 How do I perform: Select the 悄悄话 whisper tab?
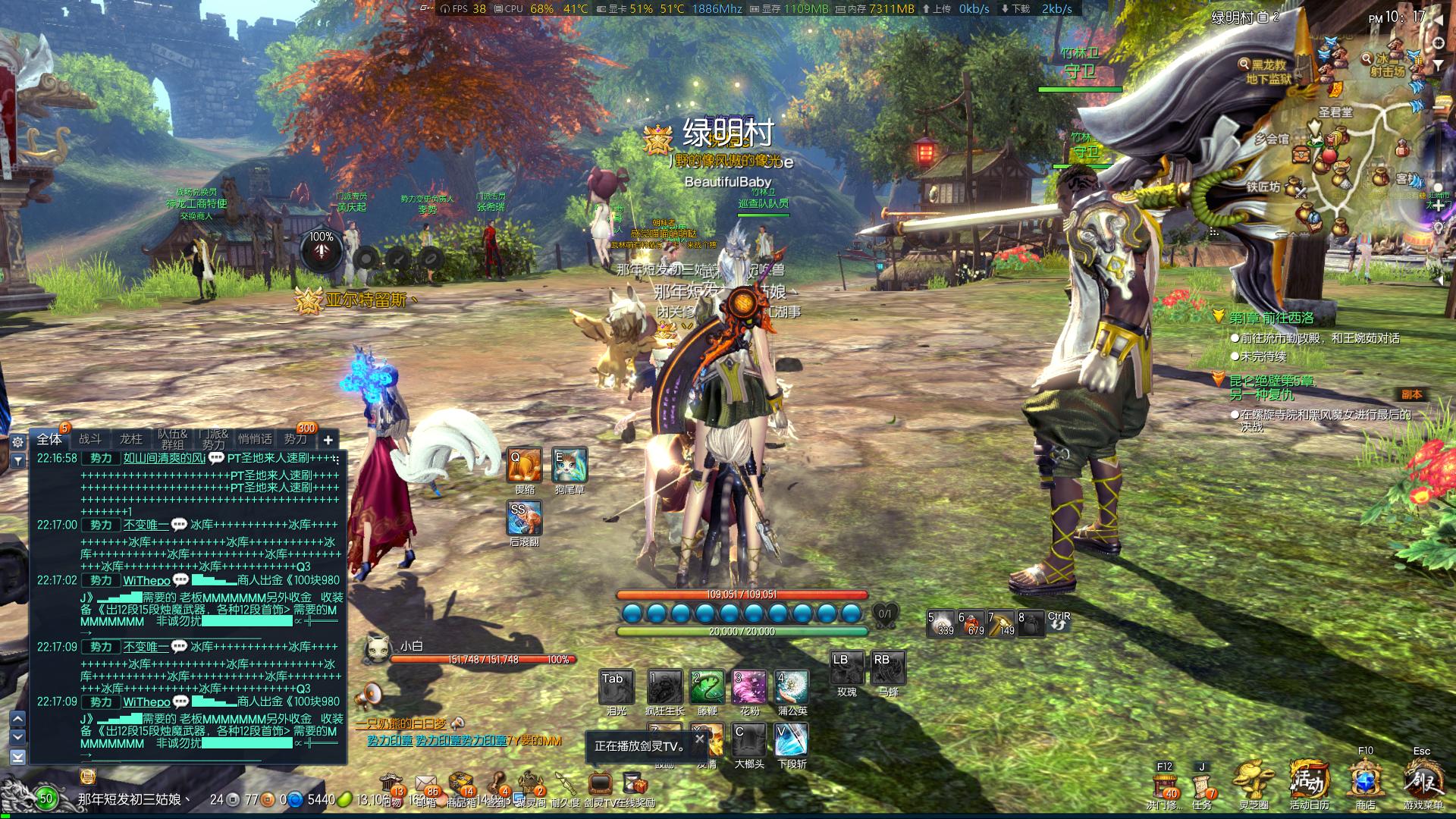255,439
